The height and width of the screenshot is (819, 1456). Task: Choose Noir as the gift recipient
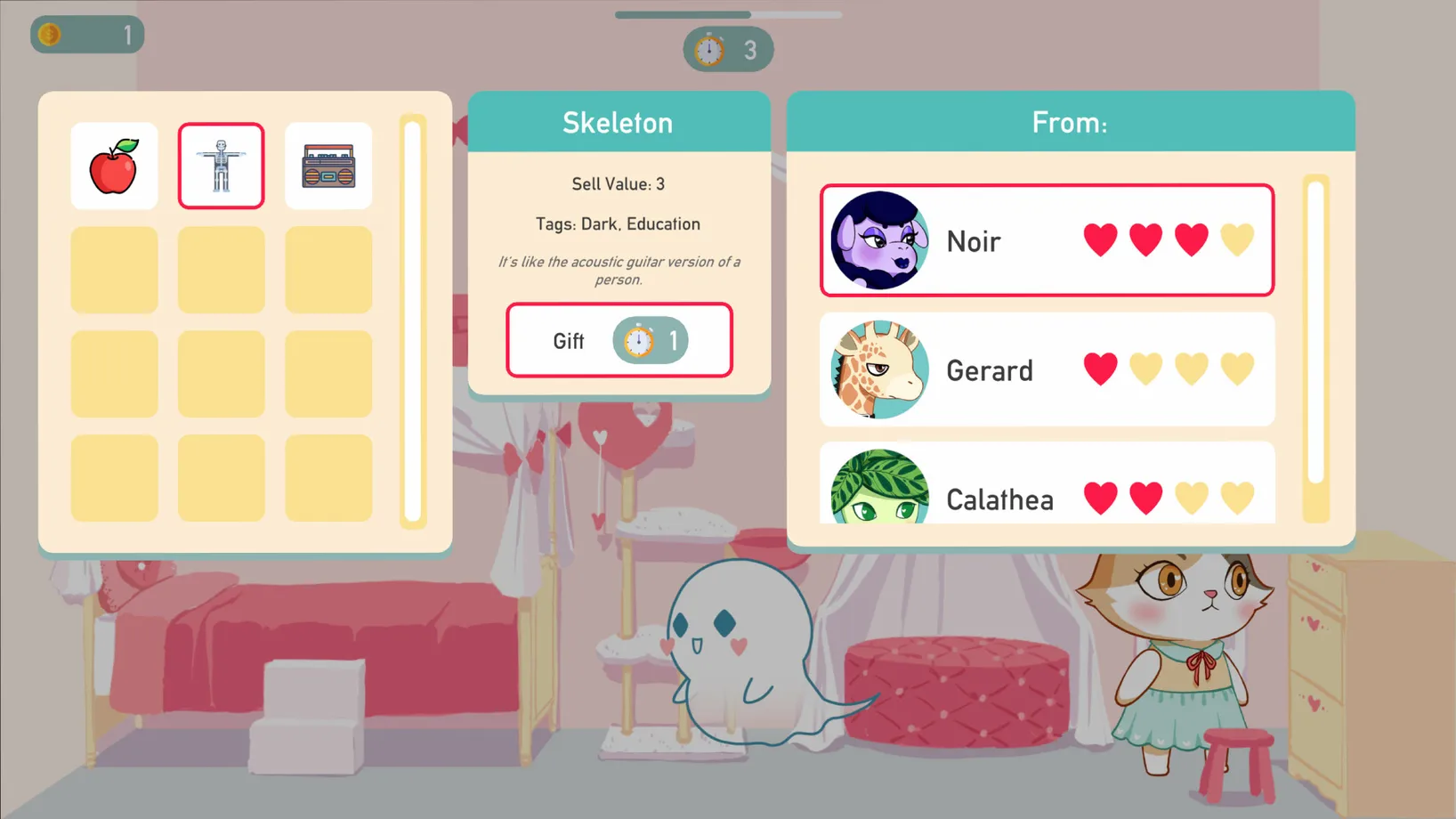coord(1047,240)
